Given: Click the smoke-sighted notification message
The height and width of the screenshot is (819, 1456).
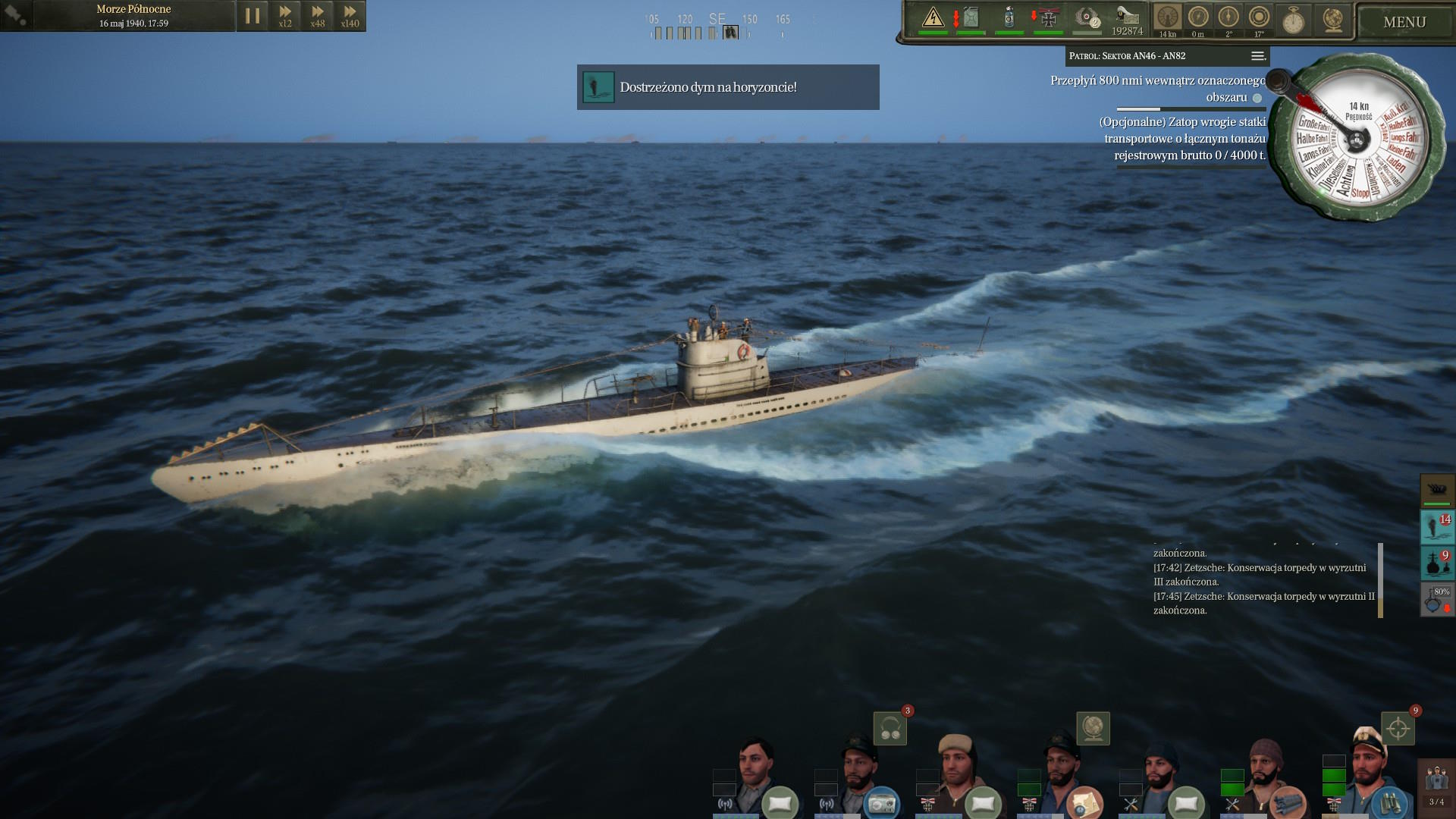Looking at the screenshot, I should [x=728, y=87].
